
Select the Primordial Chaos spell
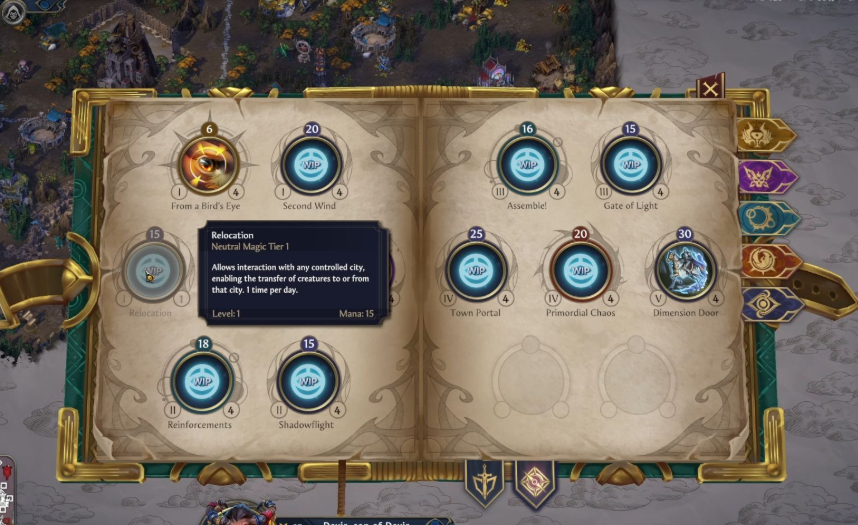click(580, 270)
